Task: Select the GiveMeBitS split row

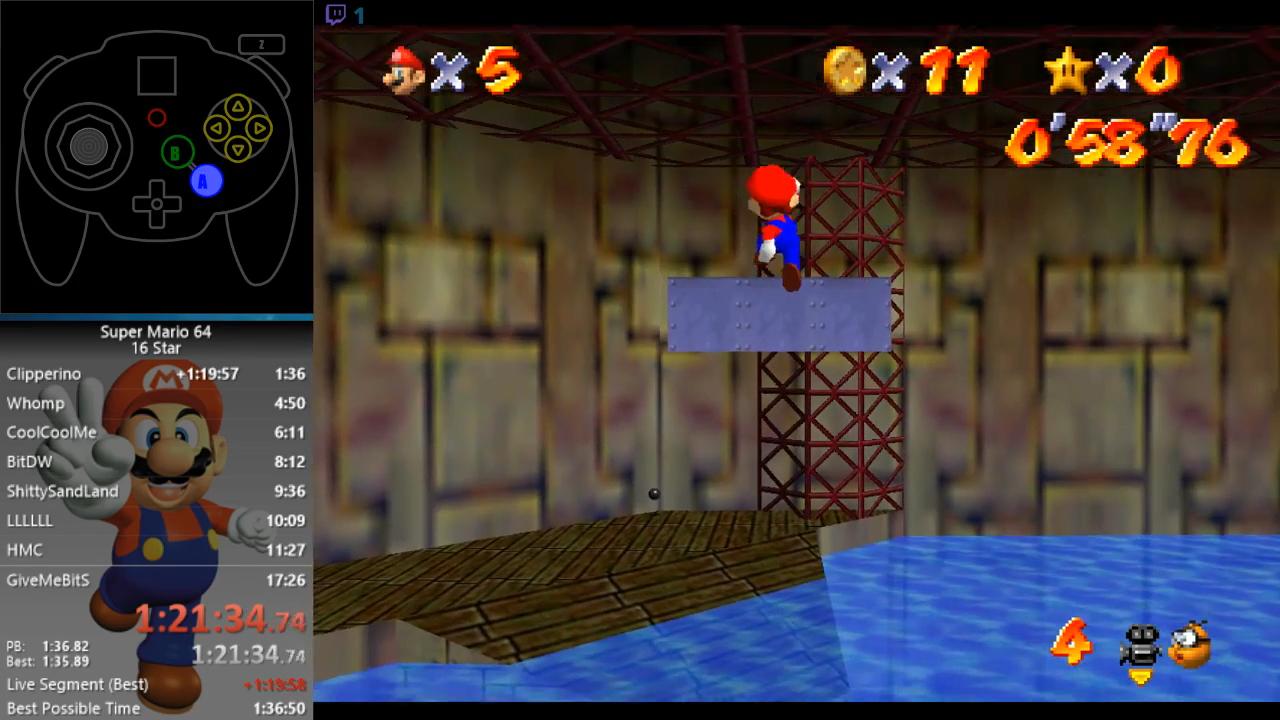Action: (x=156, y=580)
